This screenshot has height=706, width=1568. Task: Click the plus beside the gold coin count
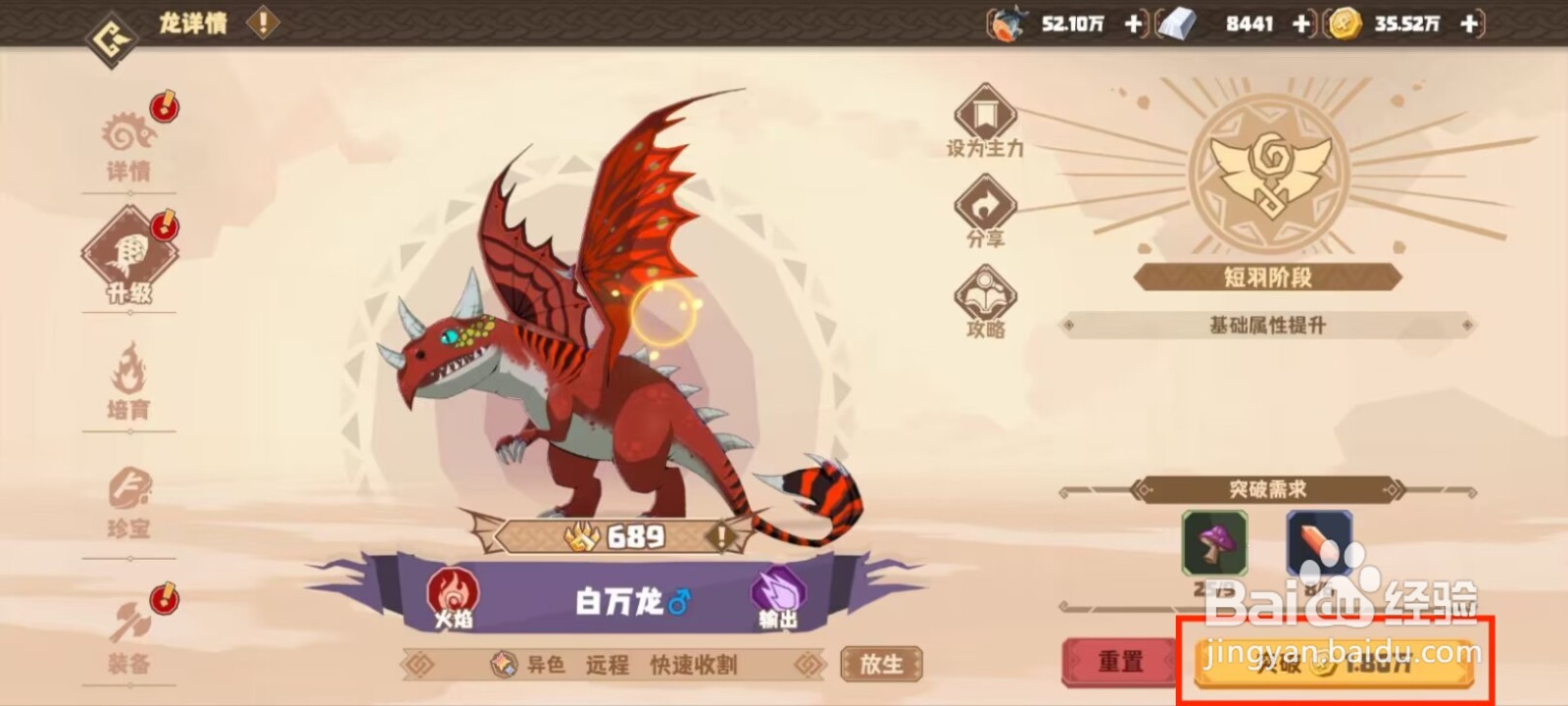coord(1469,25)
